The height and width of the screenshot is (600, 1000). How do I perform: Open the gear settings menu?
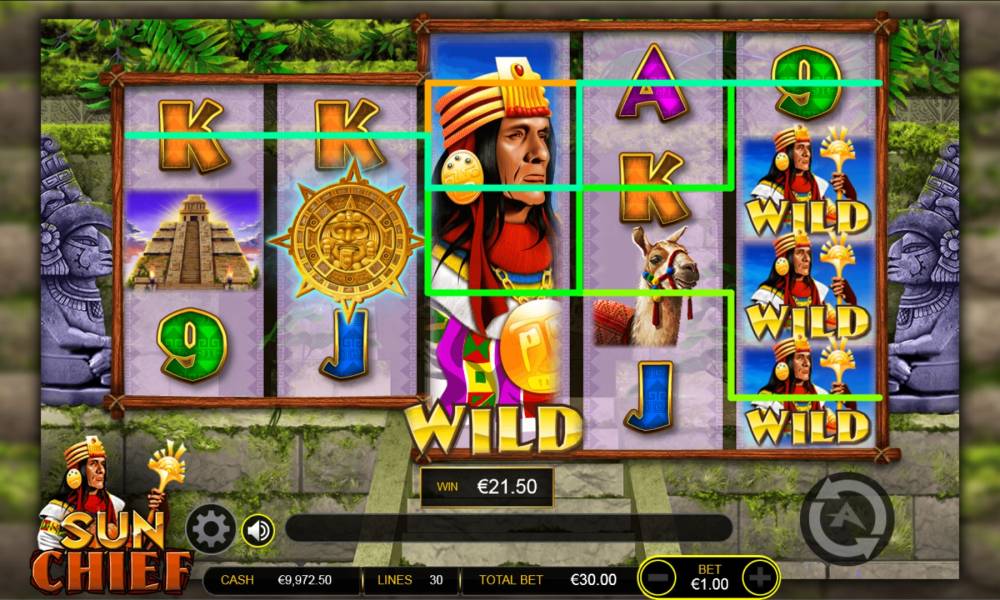click(x=211, y=529)
